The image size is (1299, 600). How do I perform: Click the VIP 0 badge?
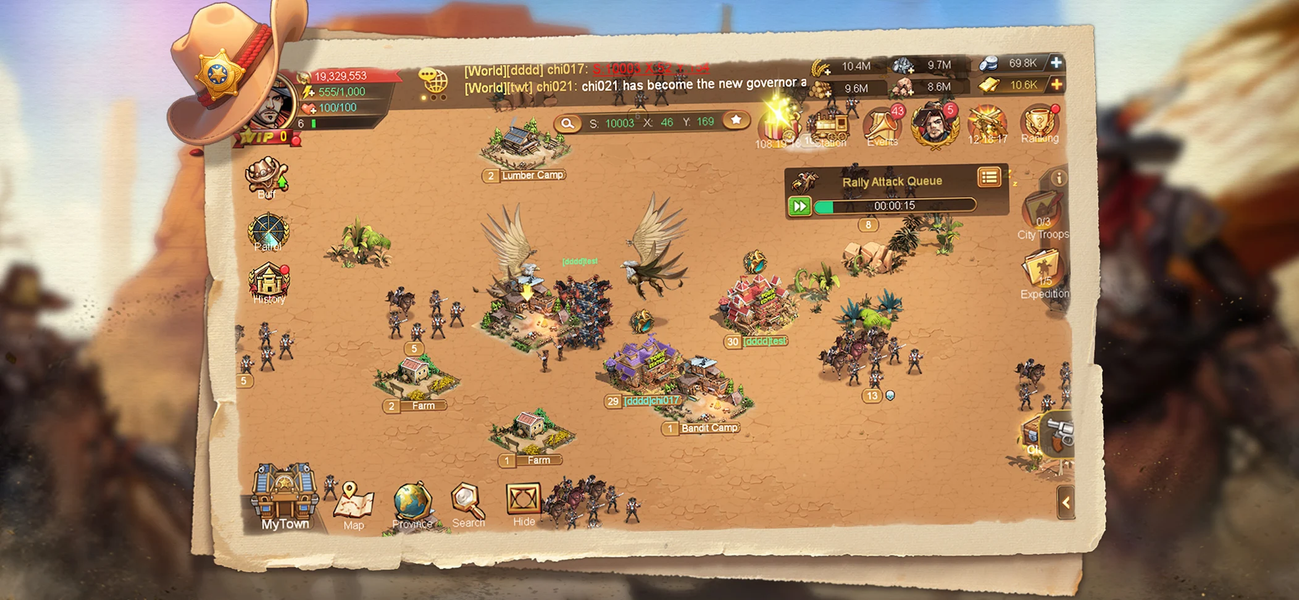(264, 136)
